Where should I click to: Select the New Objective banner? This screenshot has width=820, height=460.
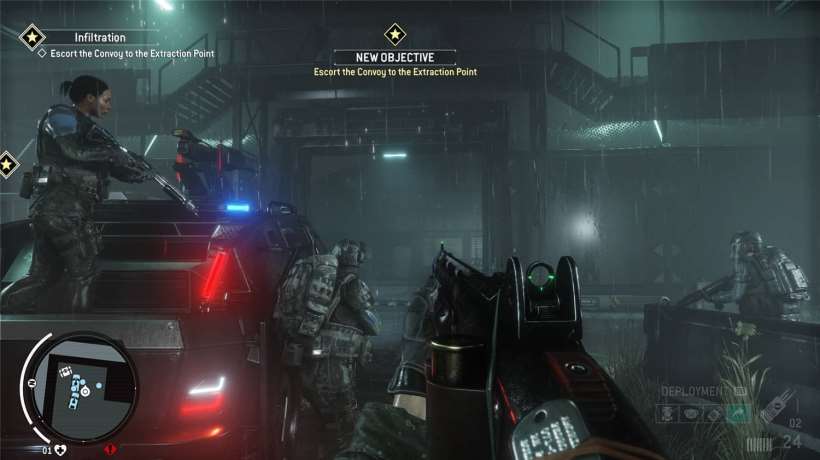click(x=393, y=58)
